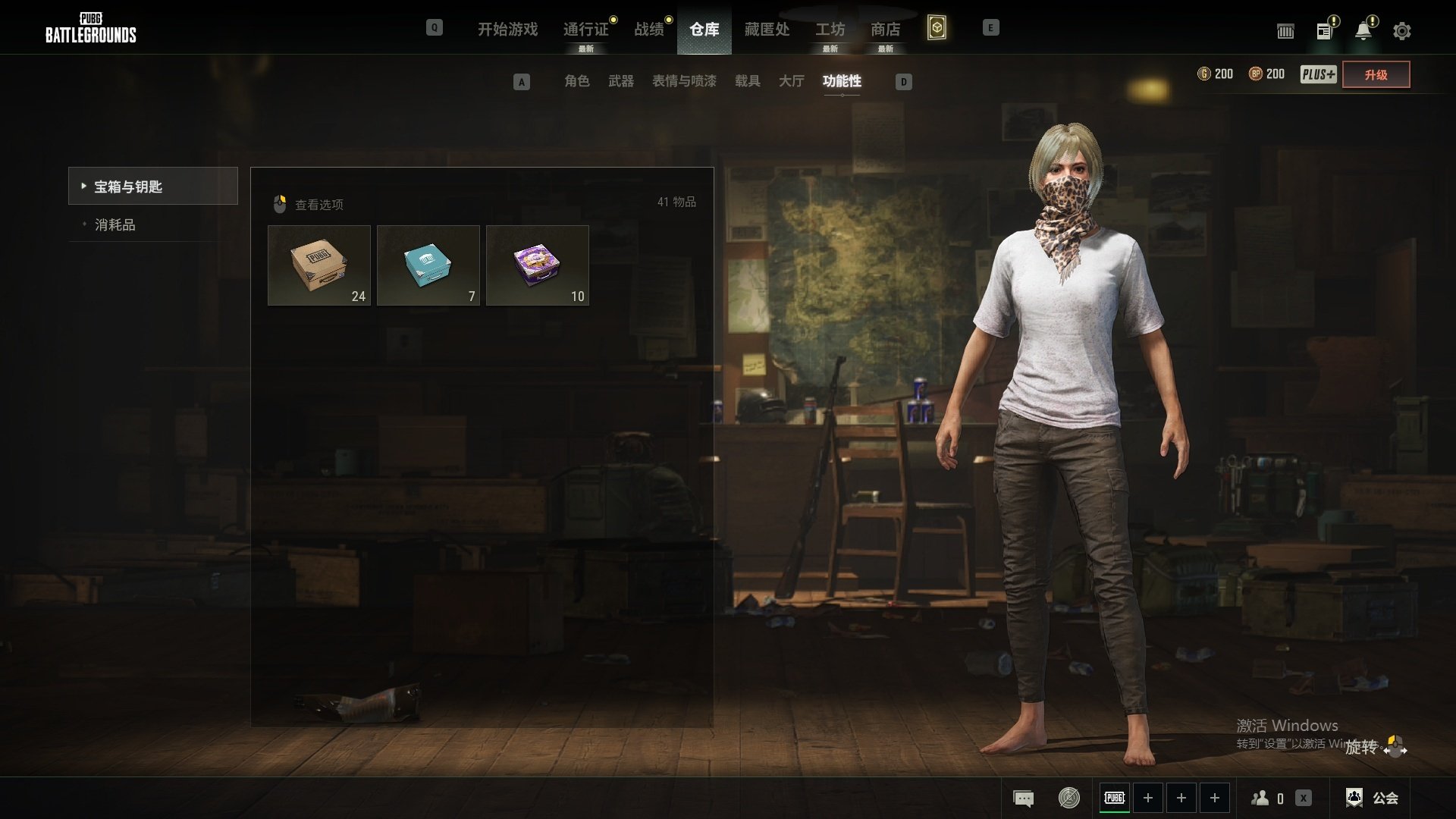Go to the 藏匿处 tab

[767, 30]
